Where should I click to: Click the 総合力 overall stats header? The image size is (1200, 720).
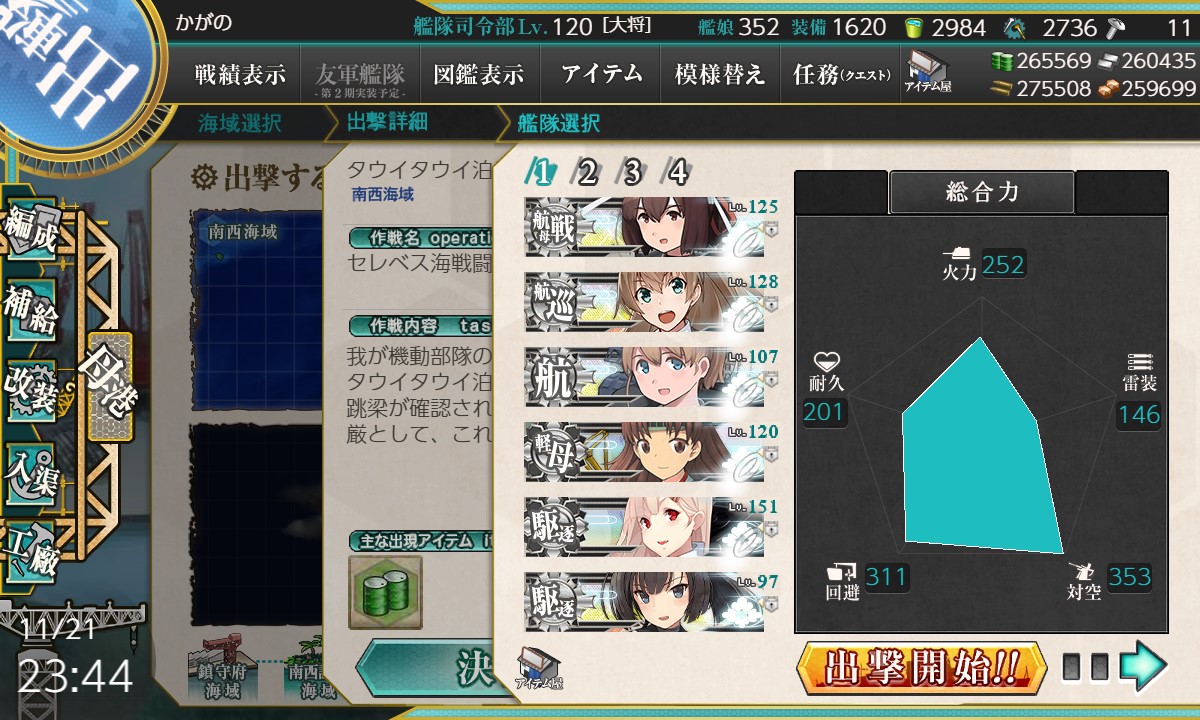pyautogui.click(x=981, y=193)
